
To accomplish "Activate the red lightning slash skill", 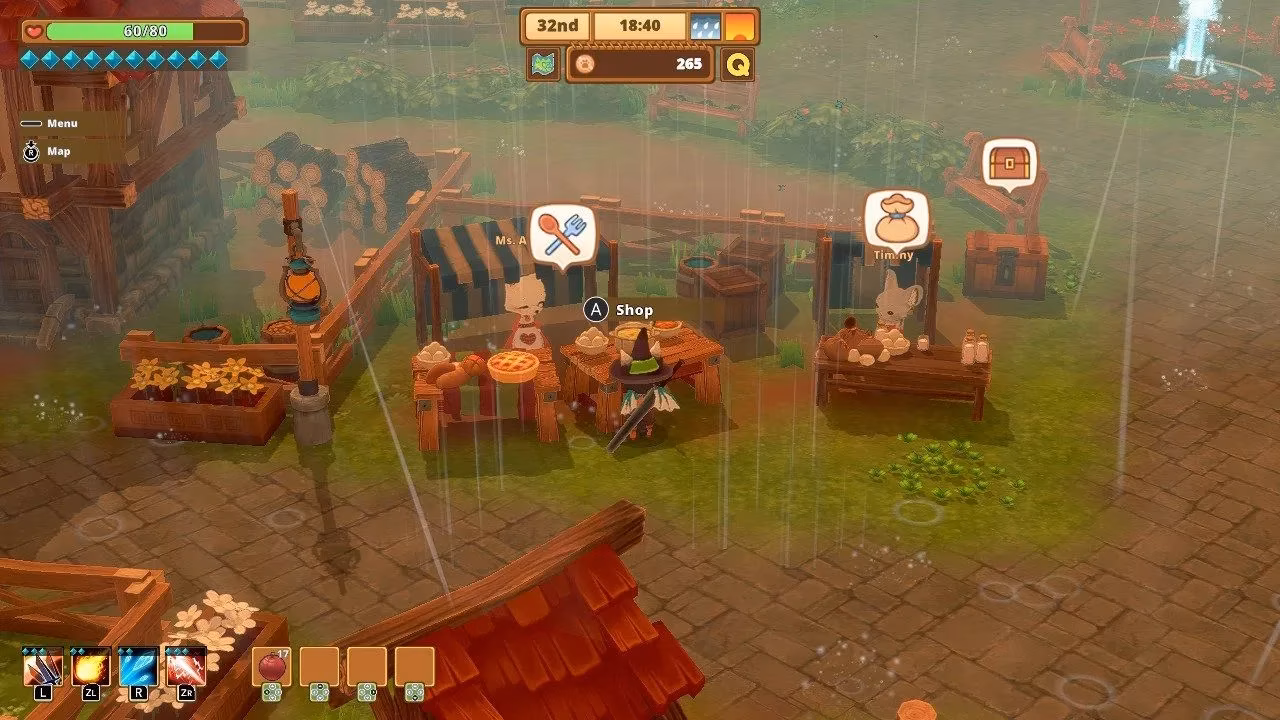I will click(x=187, y=667).
